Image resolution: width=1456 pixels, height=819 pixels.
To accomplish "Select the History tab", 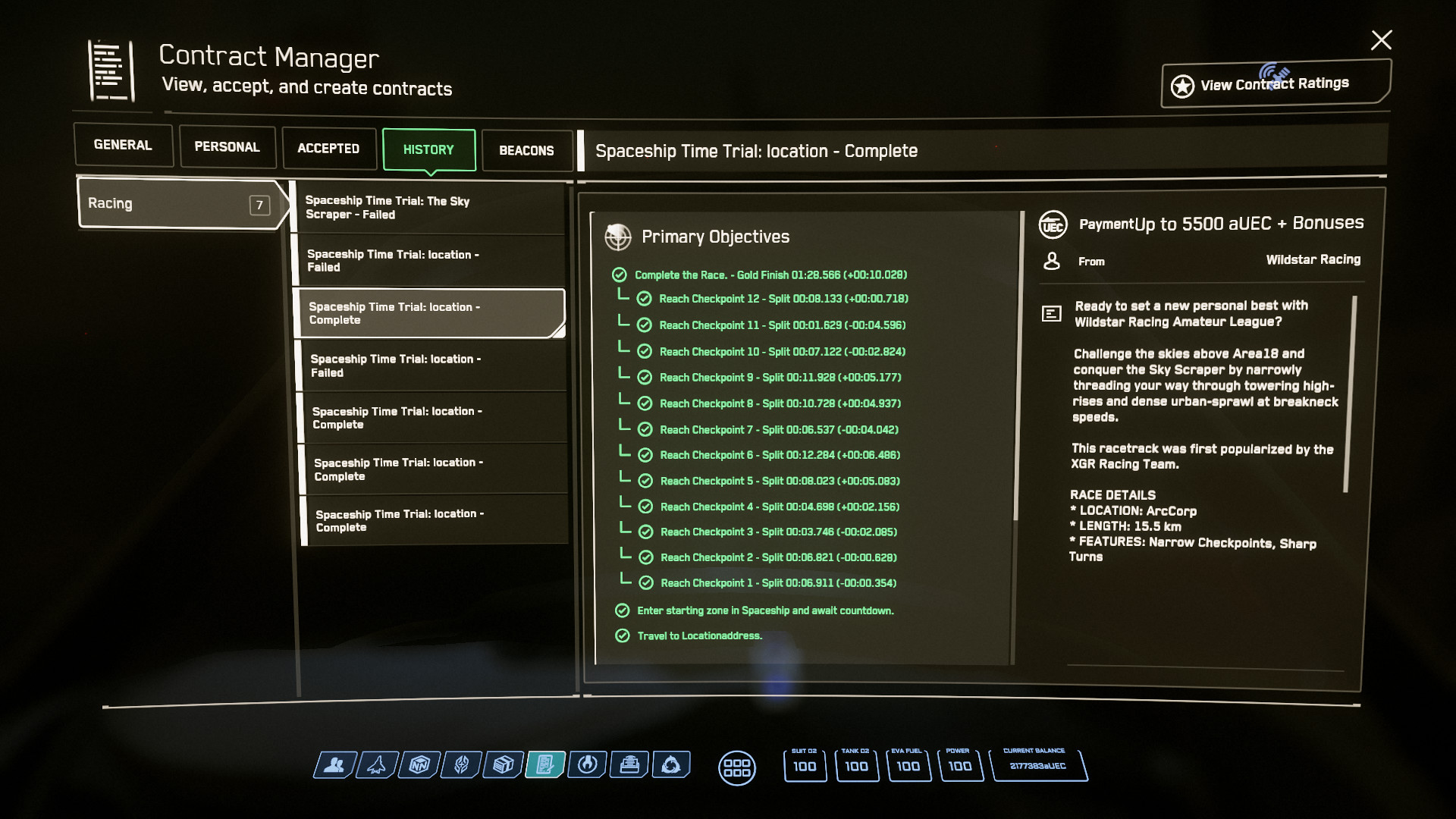I will [428, 150].
